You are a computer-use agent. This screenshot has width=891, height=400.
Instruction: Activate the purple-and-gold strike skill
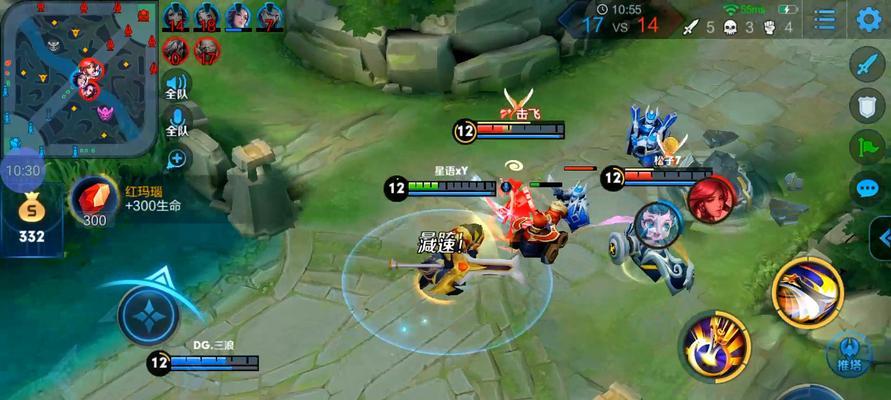pos(716,345)
